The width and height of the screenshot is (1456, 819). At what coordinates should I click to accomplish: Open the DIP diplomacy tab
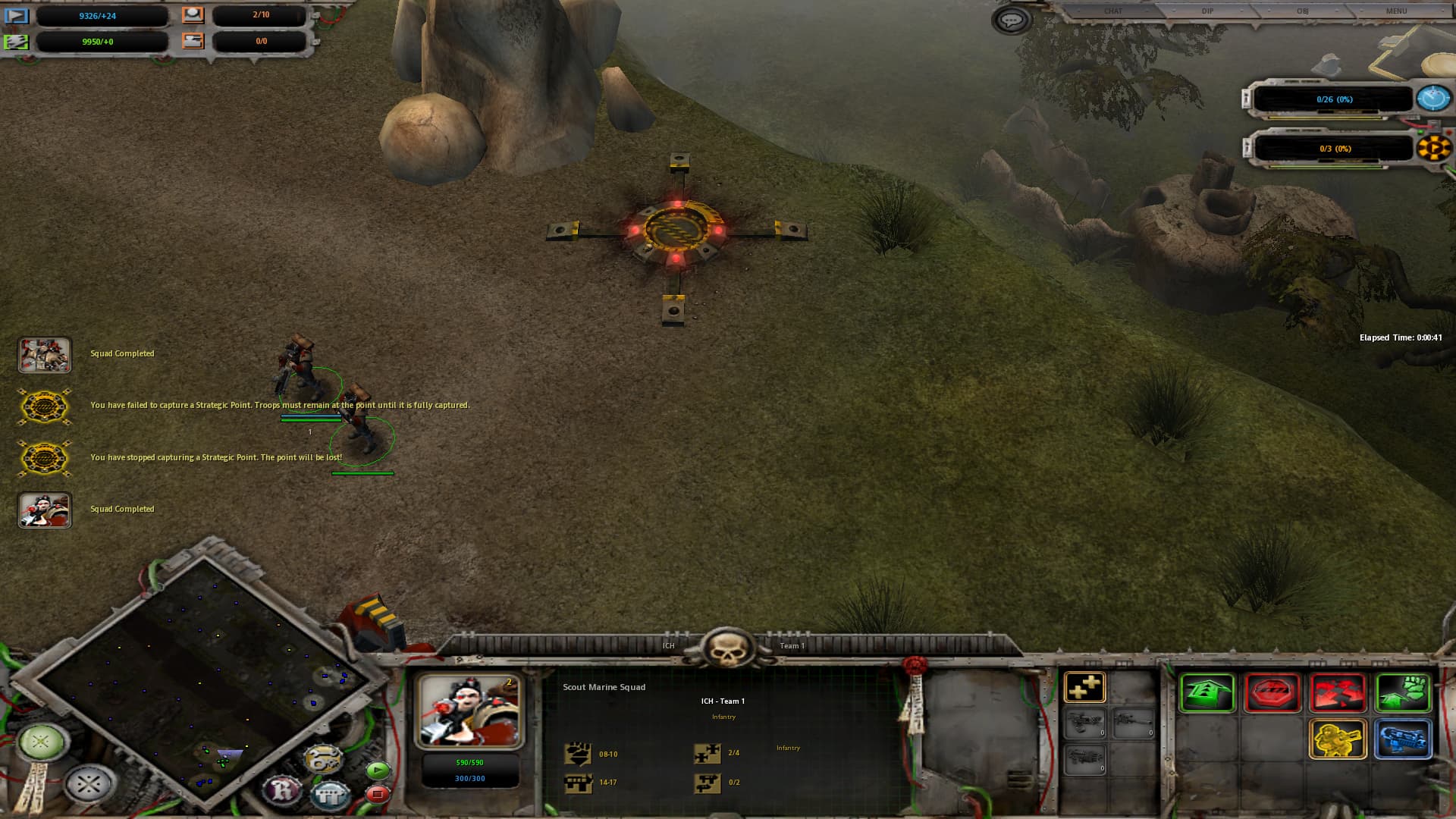pyautogui.click(x=1207, y=11)
